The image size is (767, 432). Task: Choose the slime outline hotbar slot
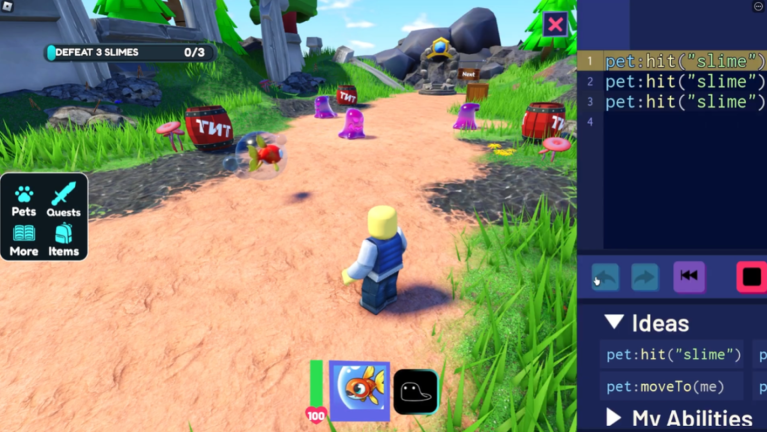[415, 391]
